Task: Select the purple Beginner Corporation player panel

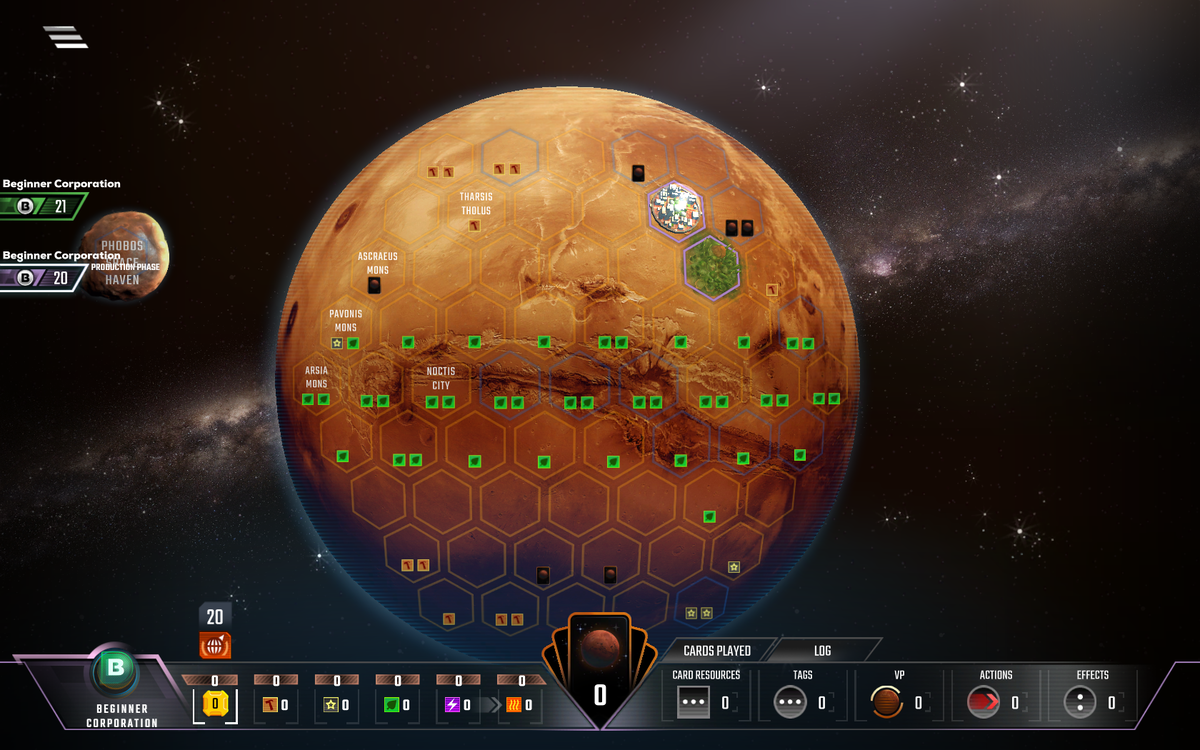Action: (43, 278)
